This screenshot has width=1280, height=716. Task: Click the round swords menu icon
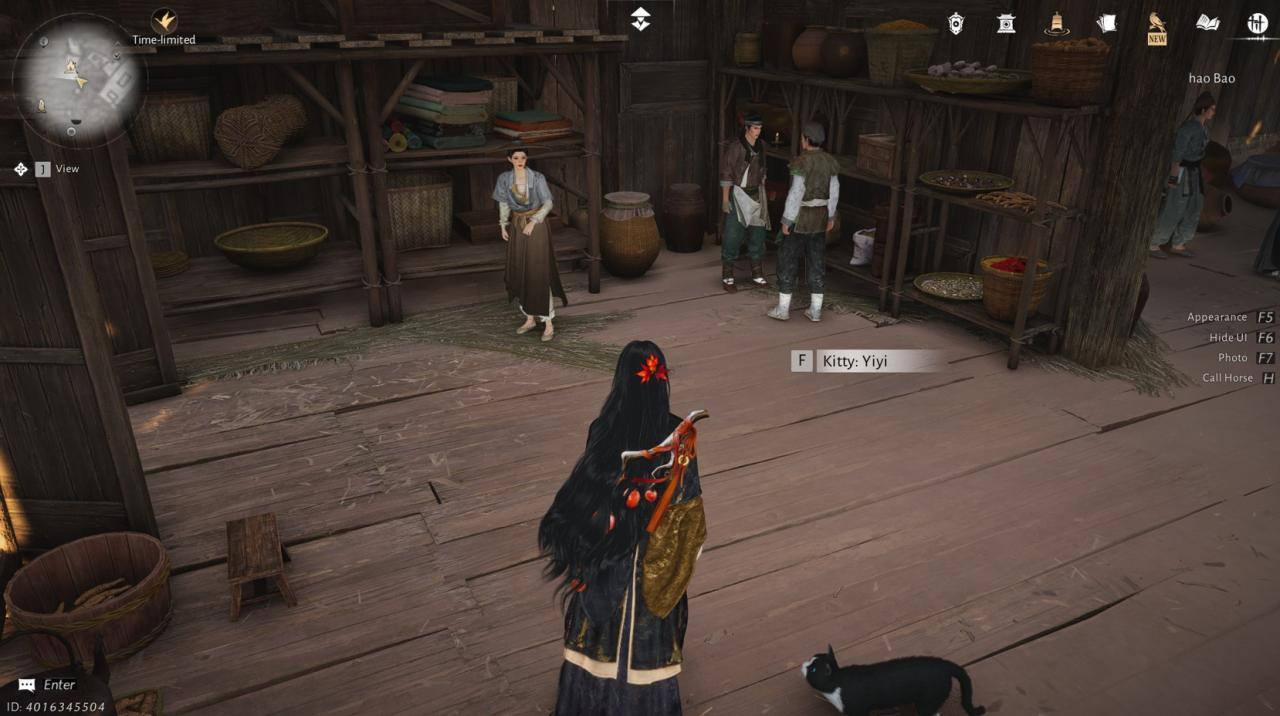(x=1257, y=23)
